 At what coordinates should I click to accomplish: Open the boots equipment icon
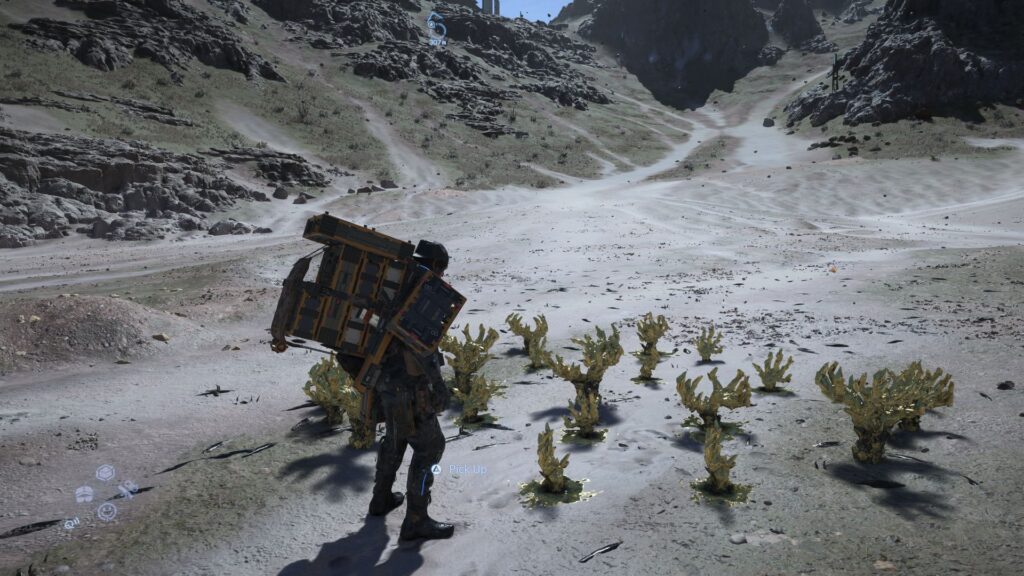(85, 494)
